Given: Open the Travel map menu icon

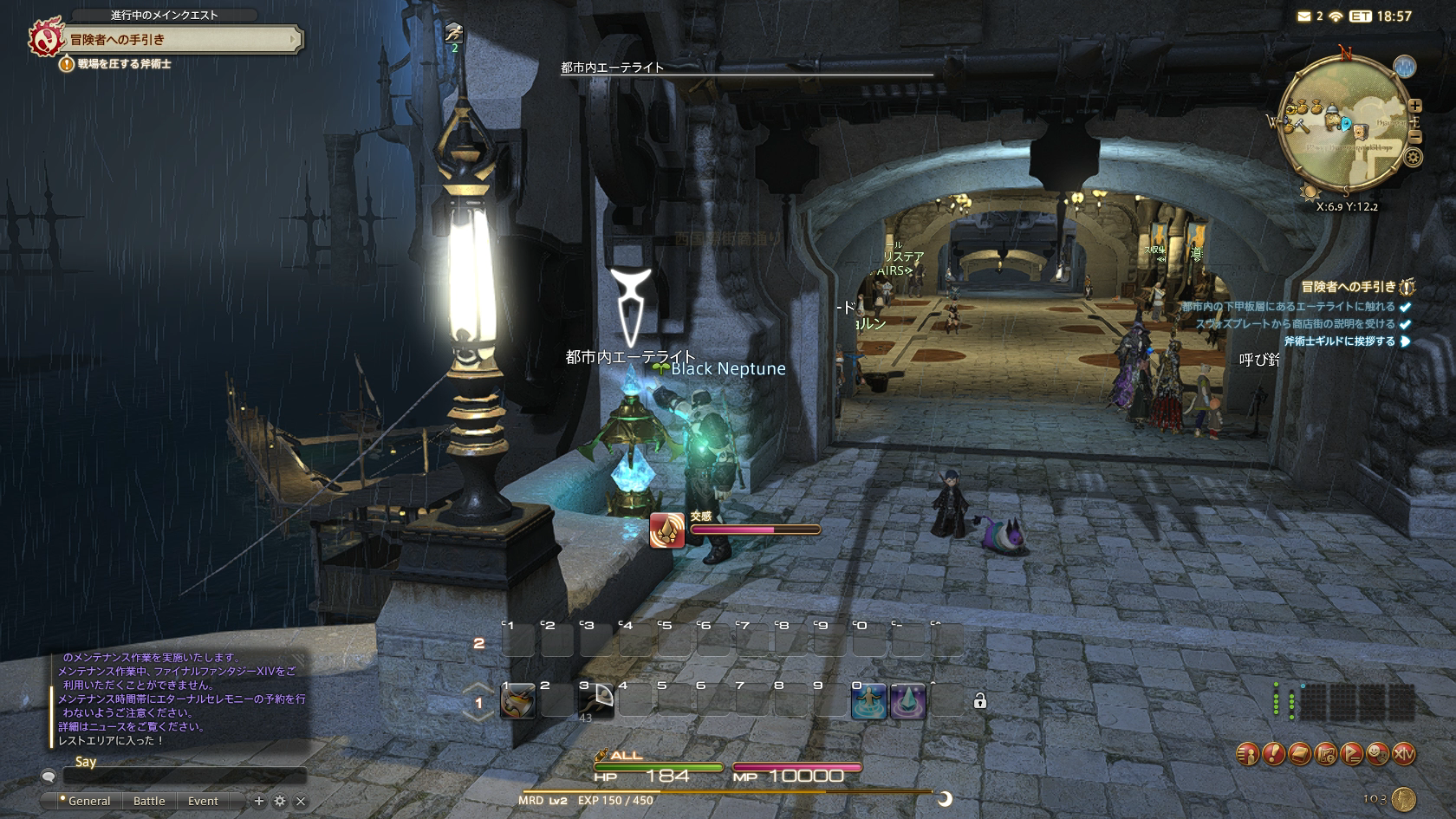Looking at the screenshot, I should tap(1325, 755).
